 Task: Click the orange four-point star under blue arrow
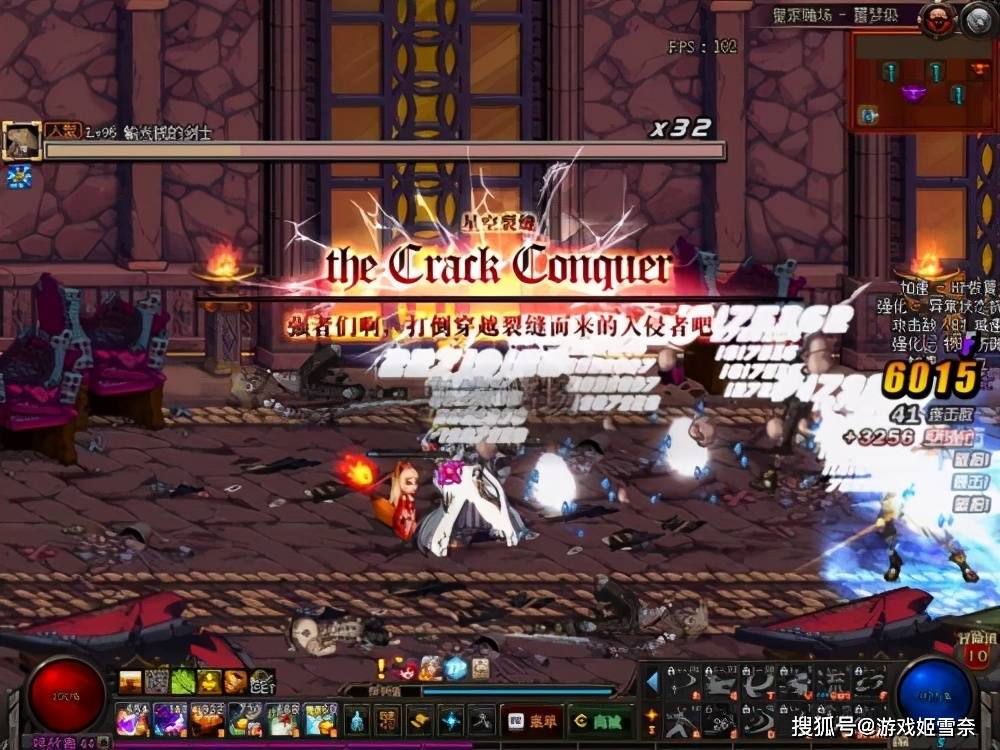point(652,716)
